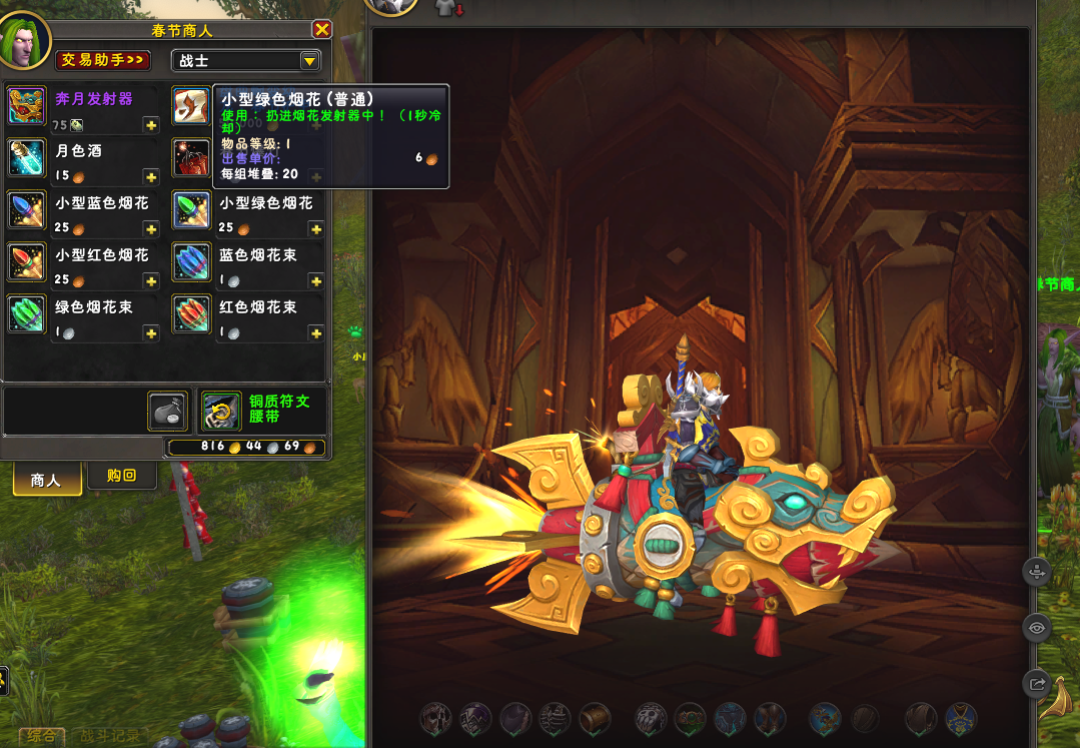Click the plus button beside 月色酒
Viewport: 1080px width, 748px height.
[x=151, y=177]
